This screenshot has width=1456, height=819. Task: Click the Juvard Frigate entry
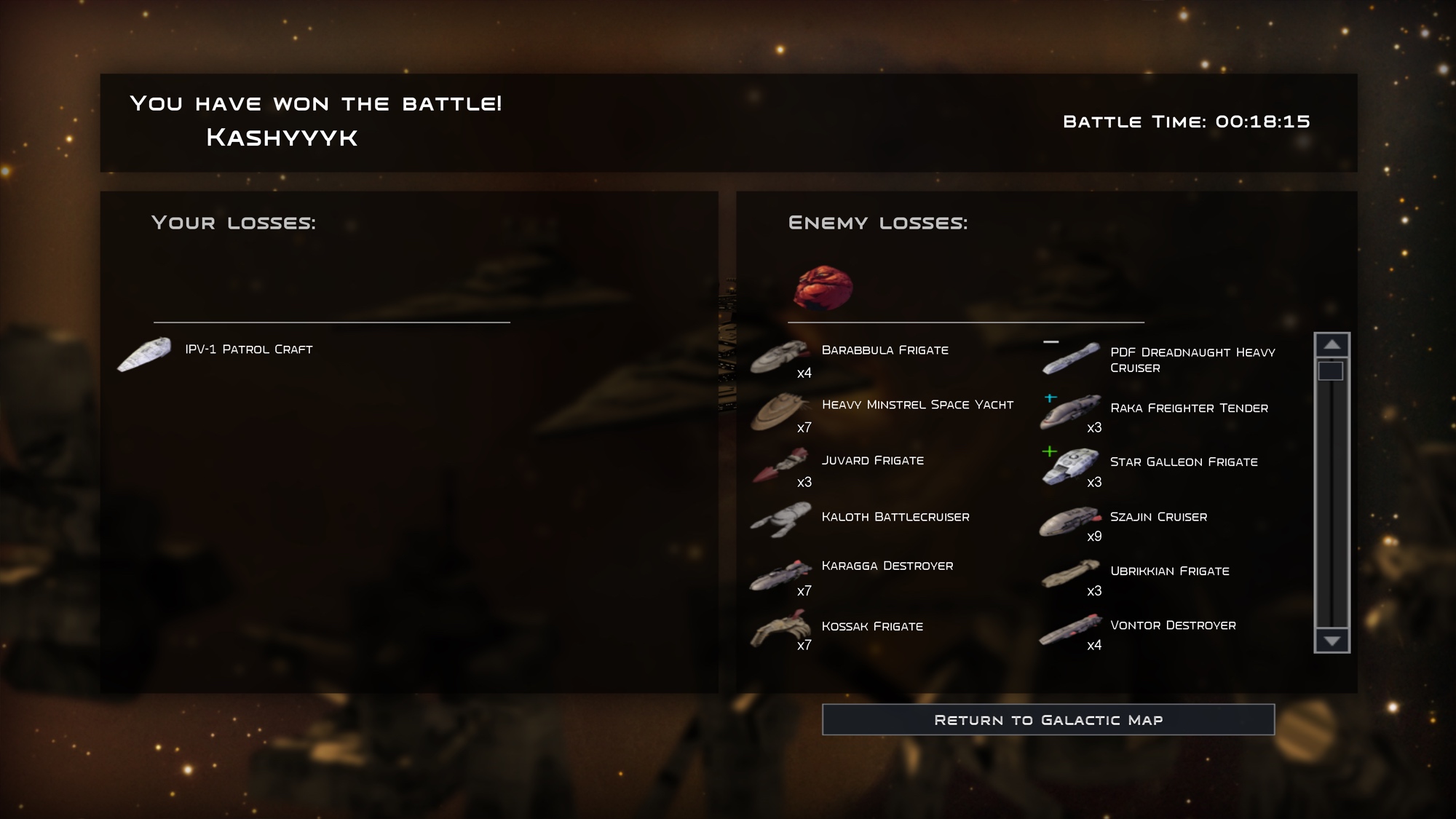coord(872,461)
